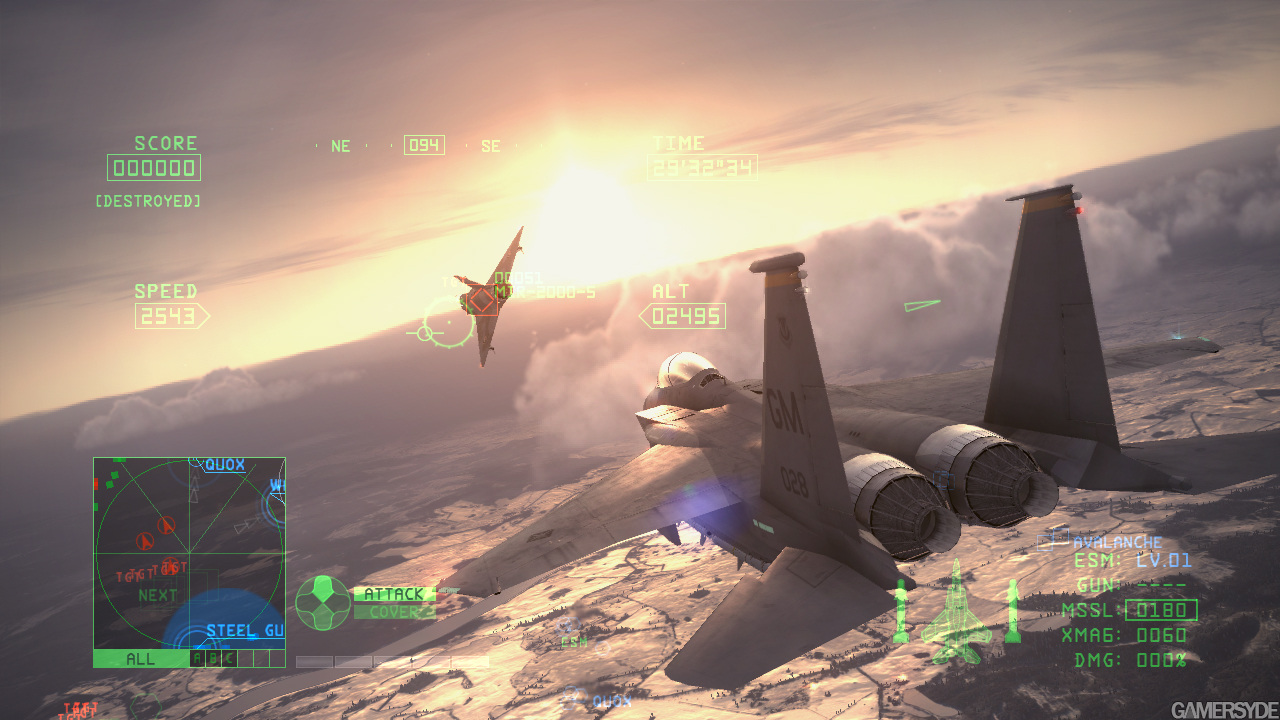Select the MIR-2000-5 target marker
Viewport: 1280px width, 720px height.
coord(482,300)
